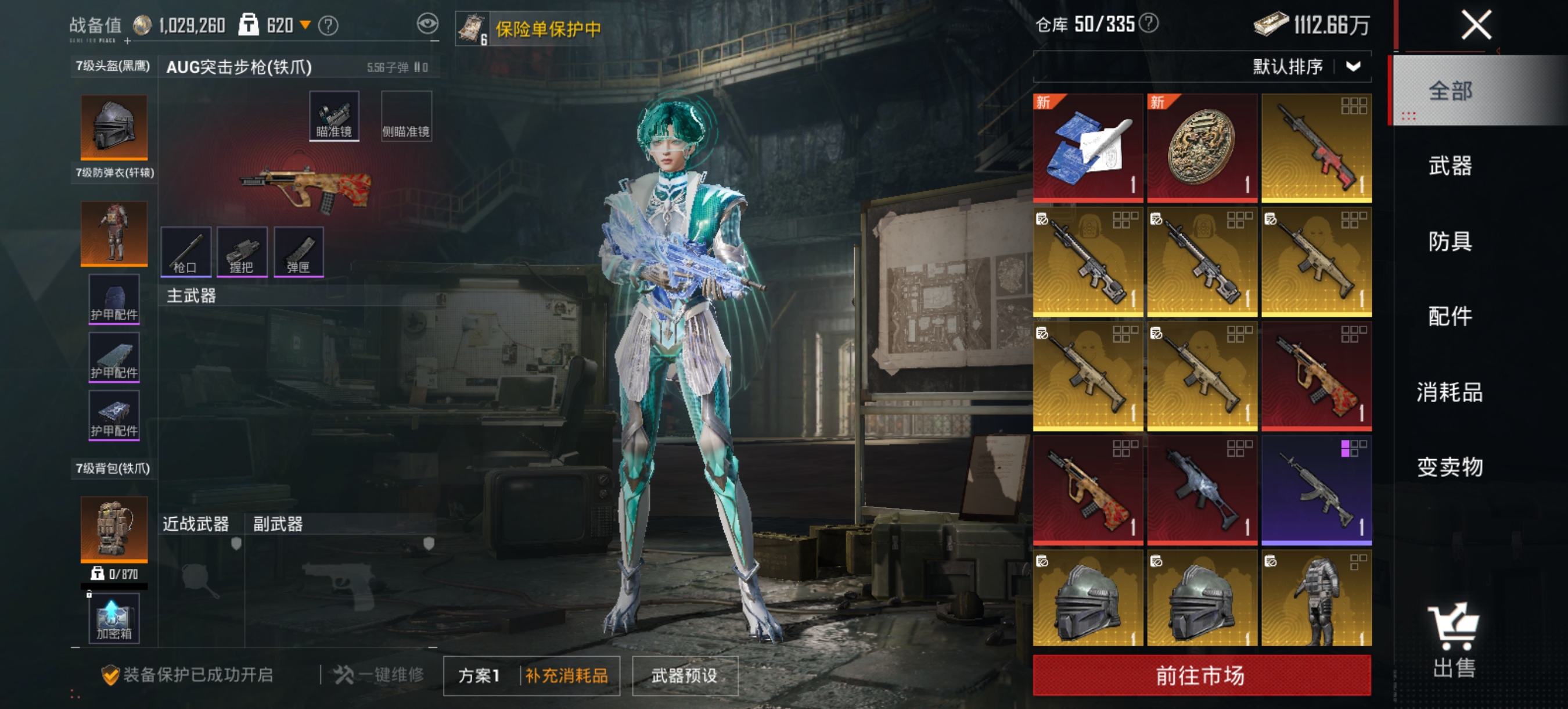
Task: Click the 一键维修 repair wrench icon
Action: pyautogui.click(x=344, y=675)
